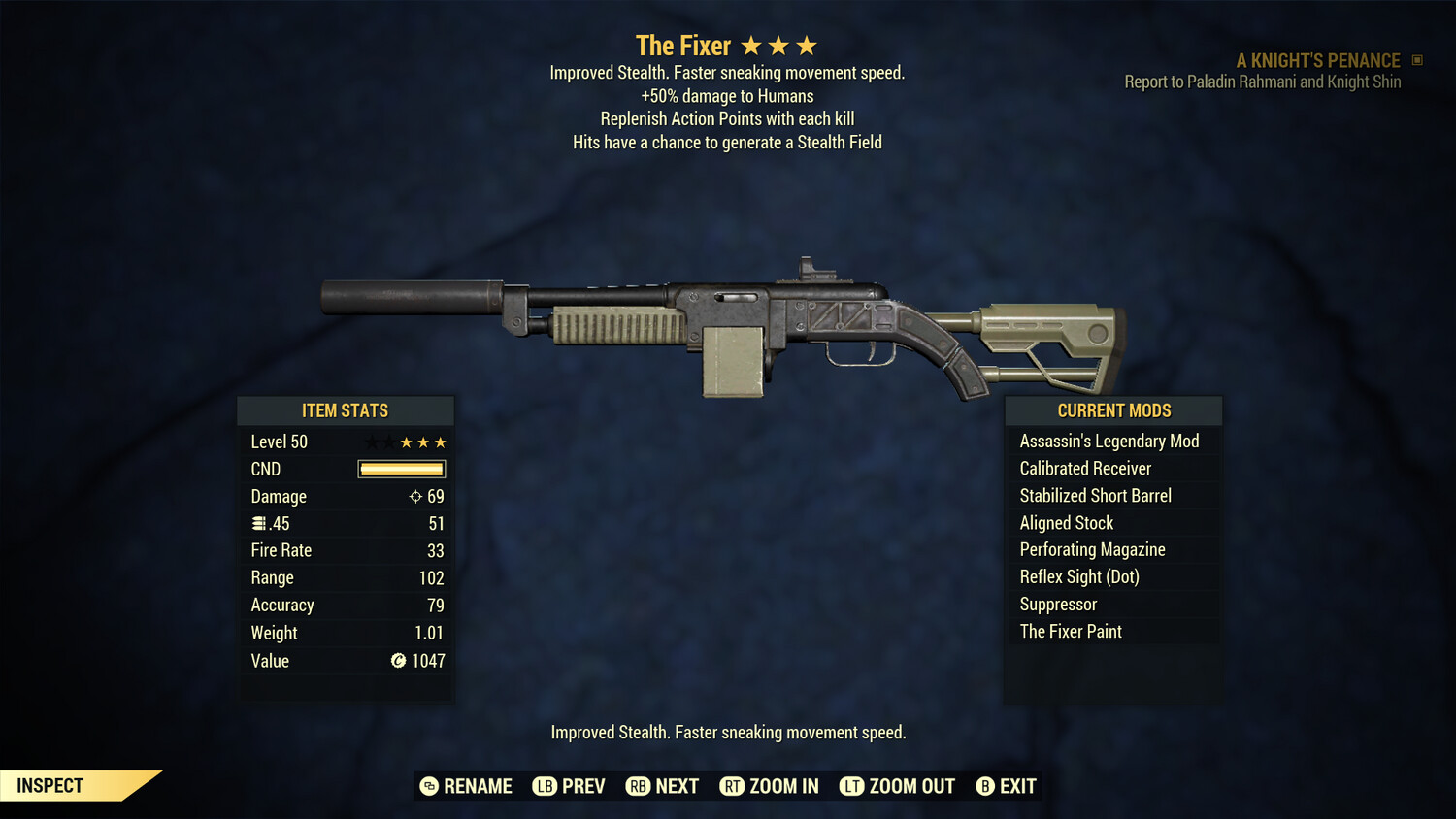Select the .45 ammo icon
1456x819 pixels.
258,523
